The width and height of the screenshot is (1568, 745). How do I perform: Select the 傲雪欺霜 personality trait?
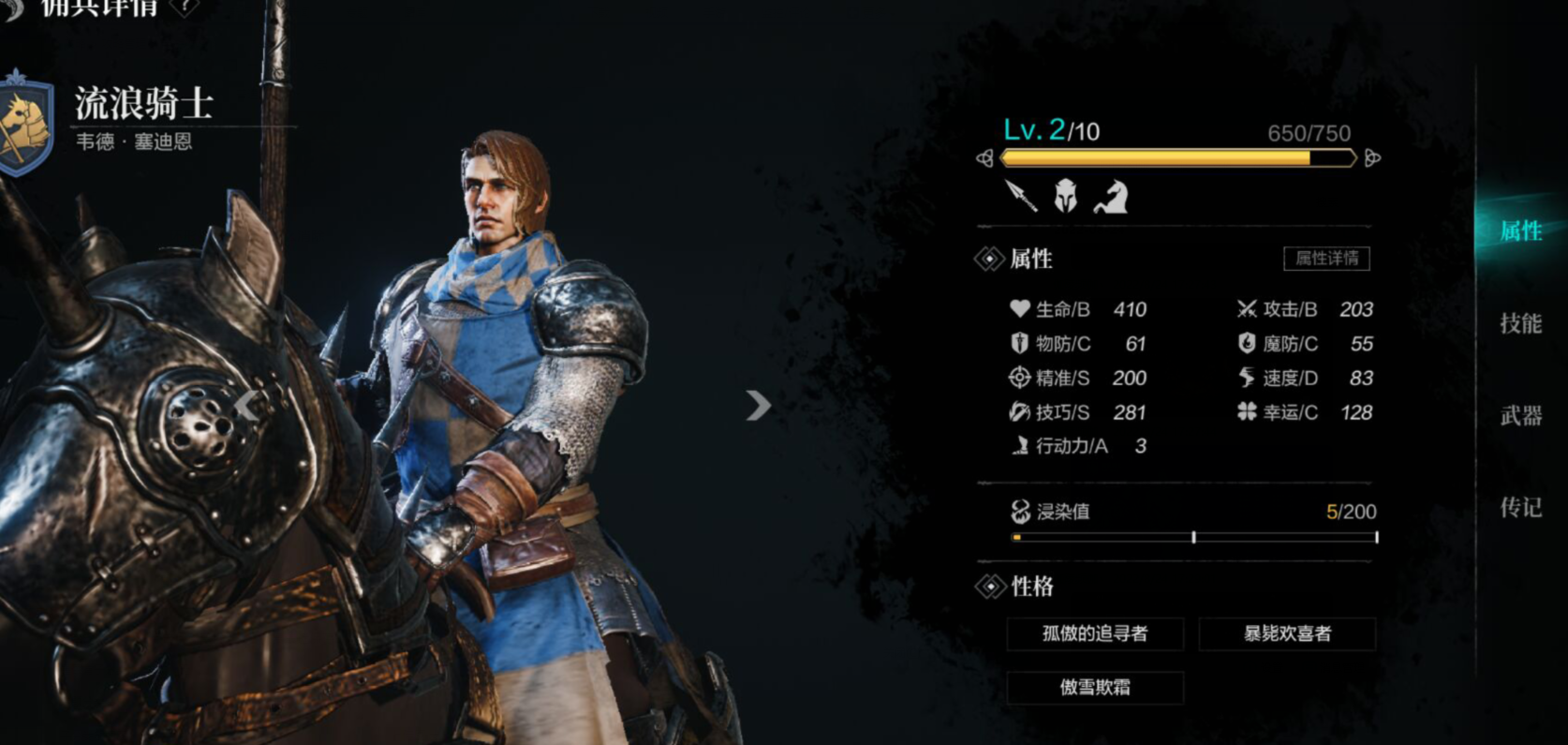pyautogui.click(x=1094, y=687)
